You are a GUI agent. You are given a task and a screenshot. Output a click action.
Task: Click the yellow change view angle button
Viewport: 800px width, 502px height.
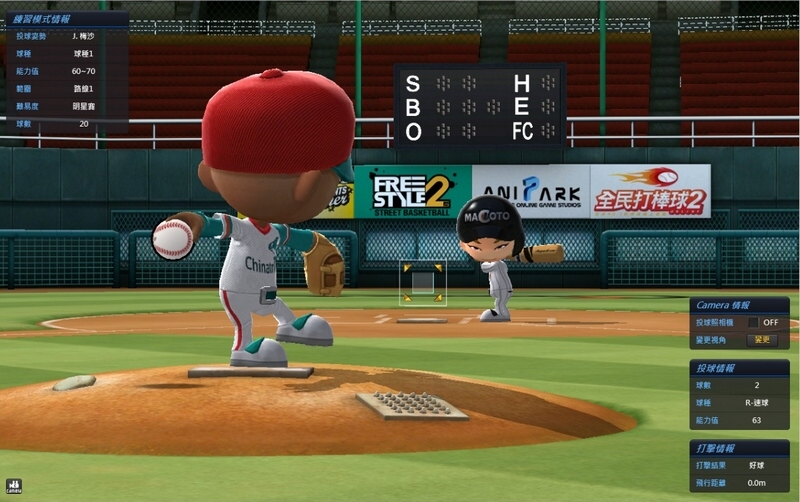pos(762,340)
